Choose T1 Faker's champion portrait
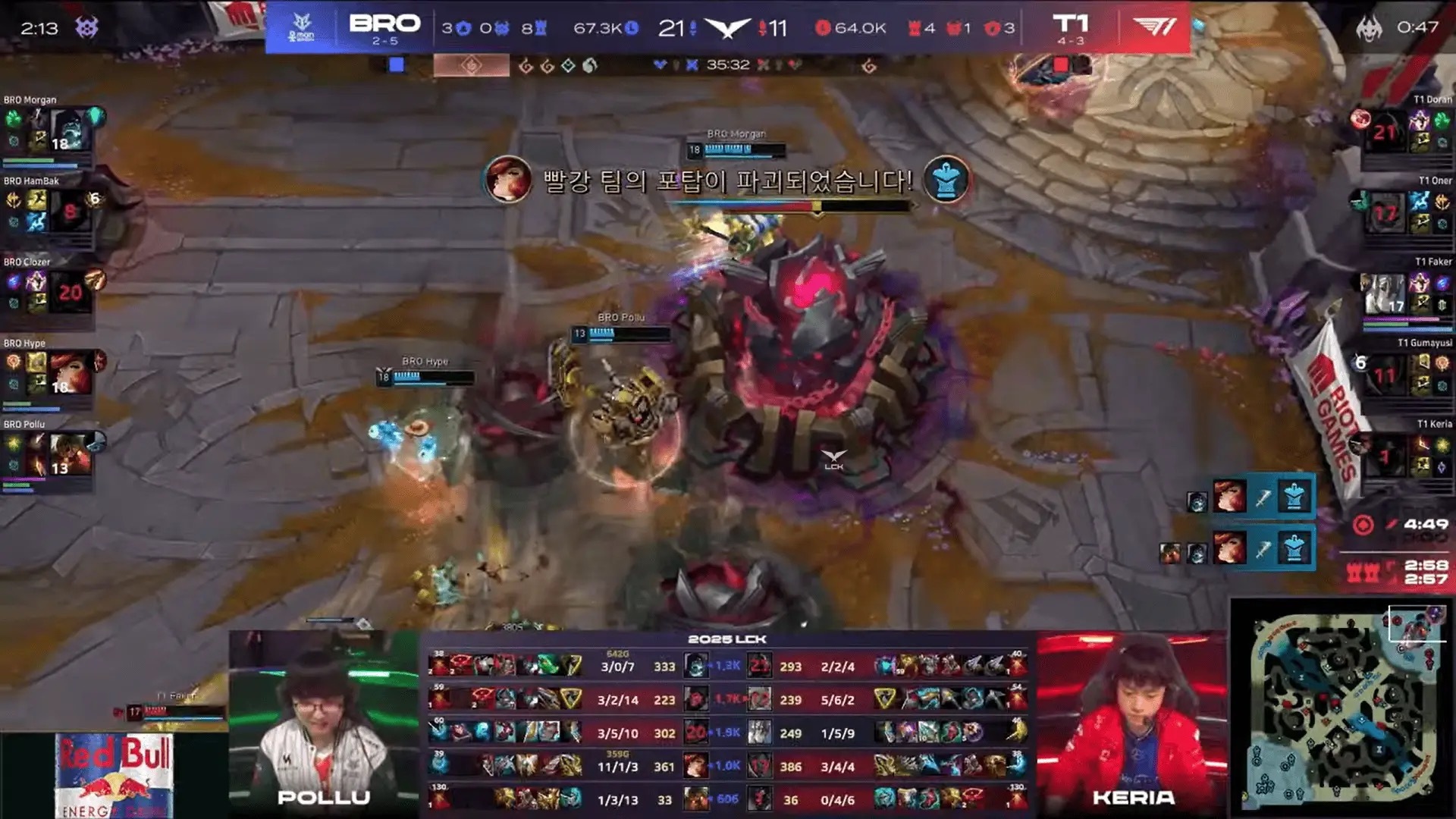The image size is (1456, 819). (1385, 293)
